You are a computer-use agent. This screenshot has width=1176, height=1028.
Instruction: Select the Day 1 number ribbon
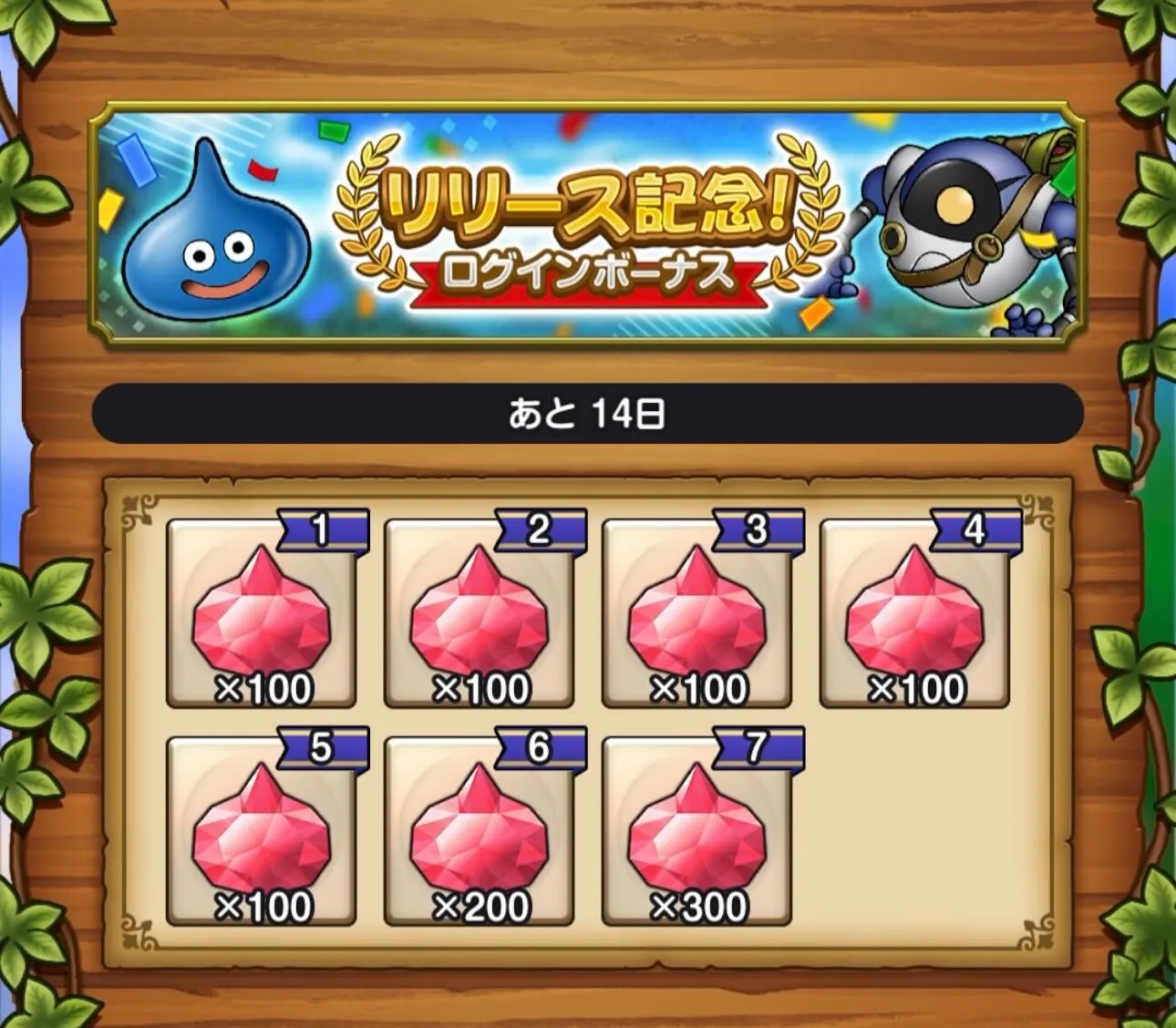319,526
